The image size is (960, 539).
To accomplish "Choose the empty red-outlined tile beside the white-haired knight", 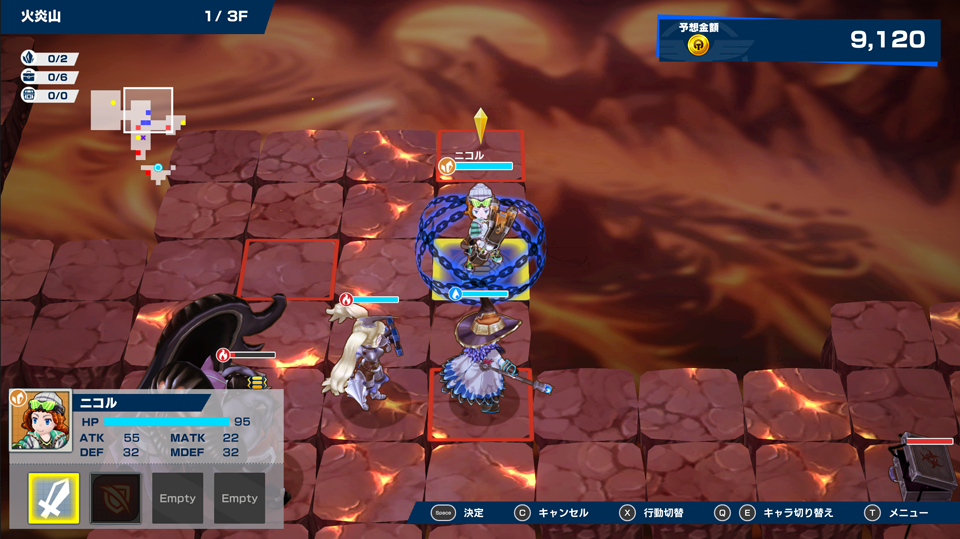I will click(288, 268).
